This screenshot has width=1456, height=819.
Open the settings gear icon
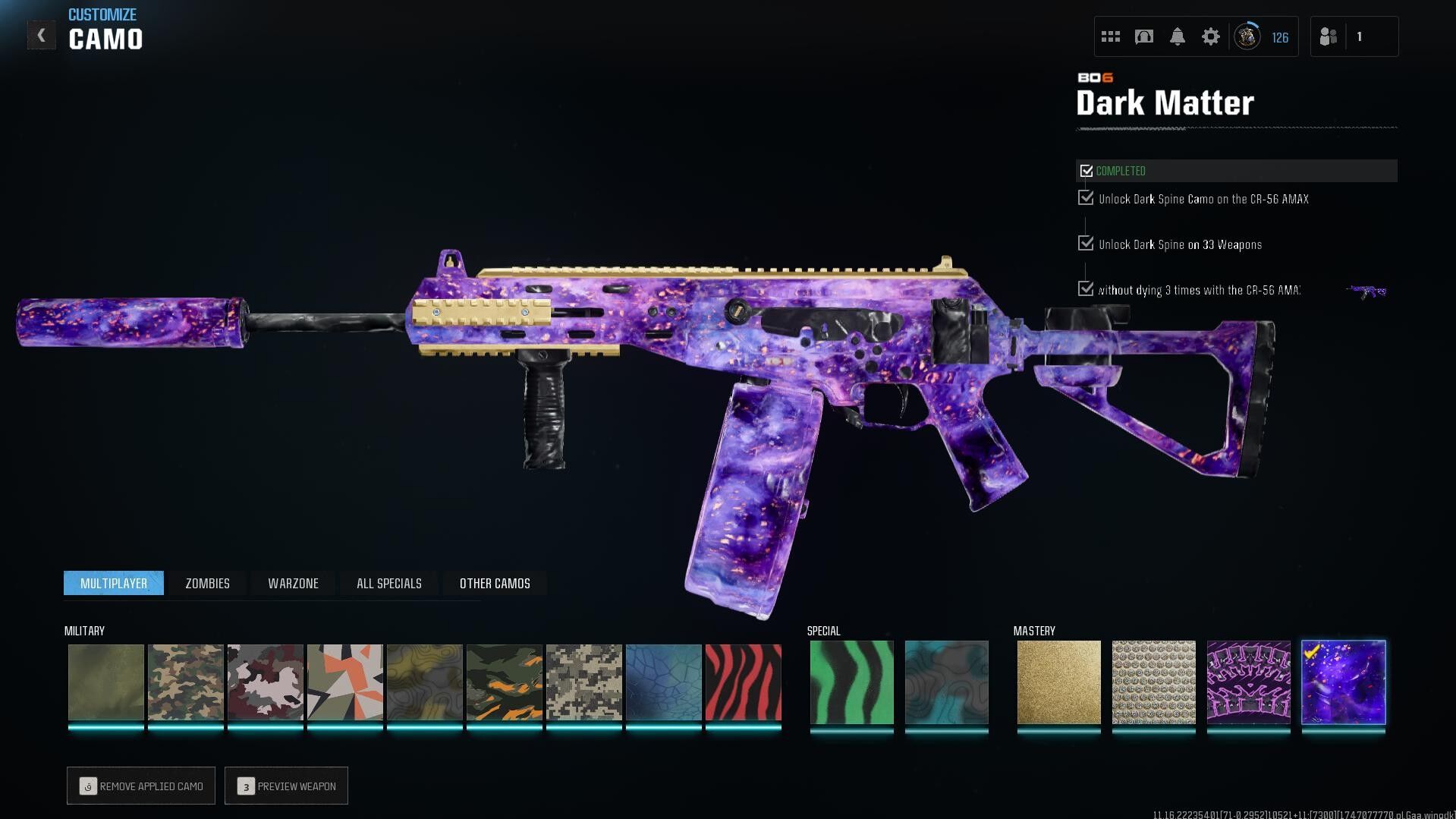(x=1210, y=36)
